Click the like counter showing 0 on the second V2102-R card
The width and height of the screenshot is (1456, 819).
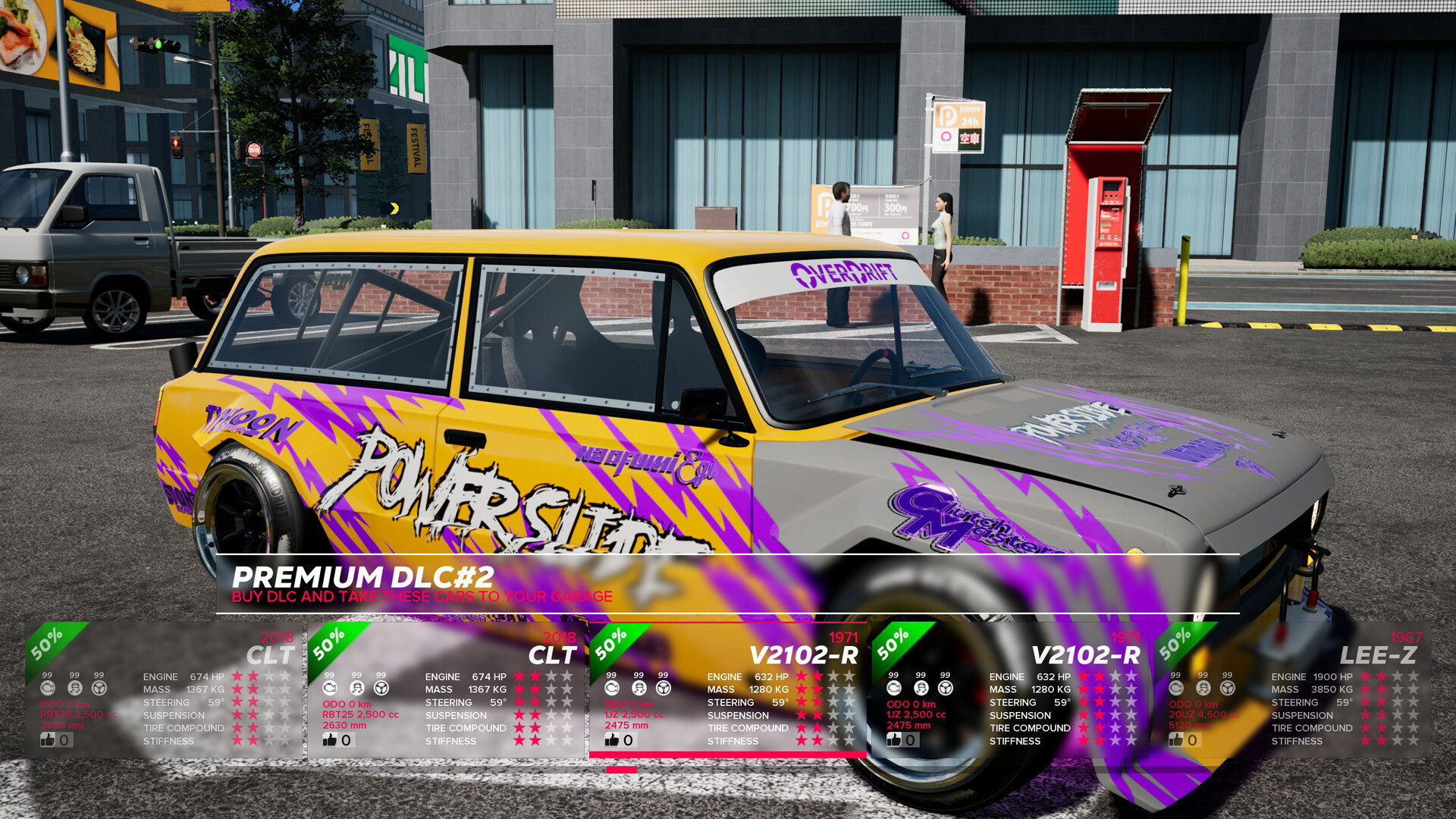coord(908,740)
